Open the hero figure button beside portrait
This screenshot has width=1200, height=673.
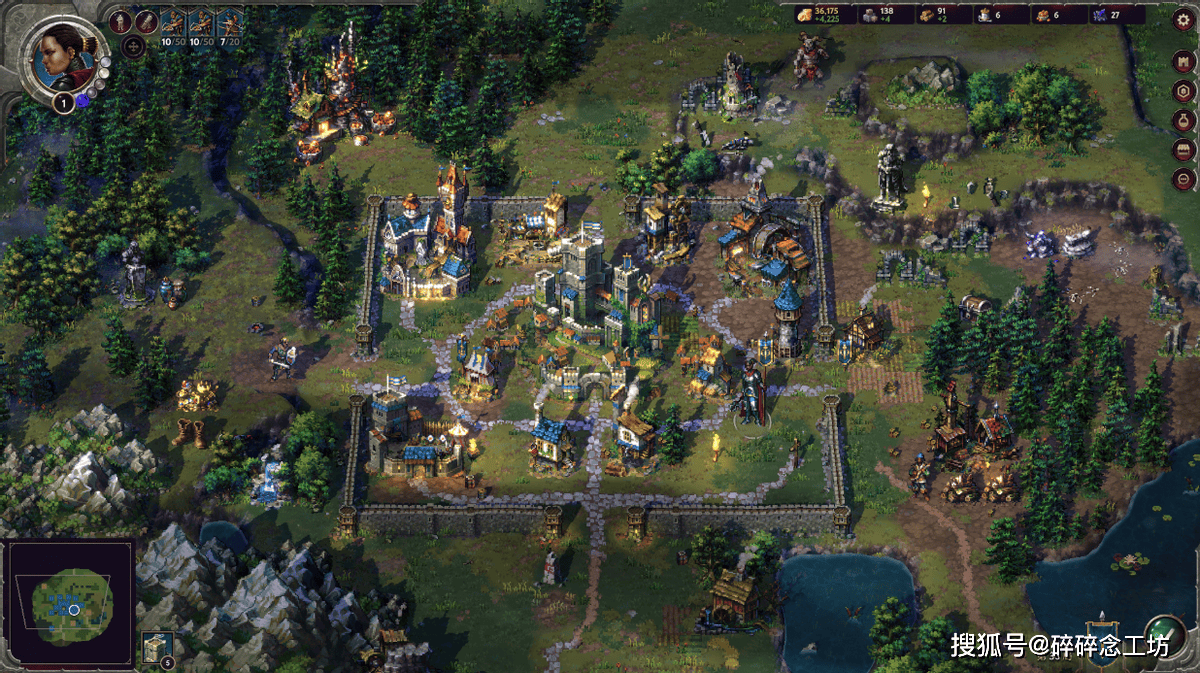tap(120, 21)
